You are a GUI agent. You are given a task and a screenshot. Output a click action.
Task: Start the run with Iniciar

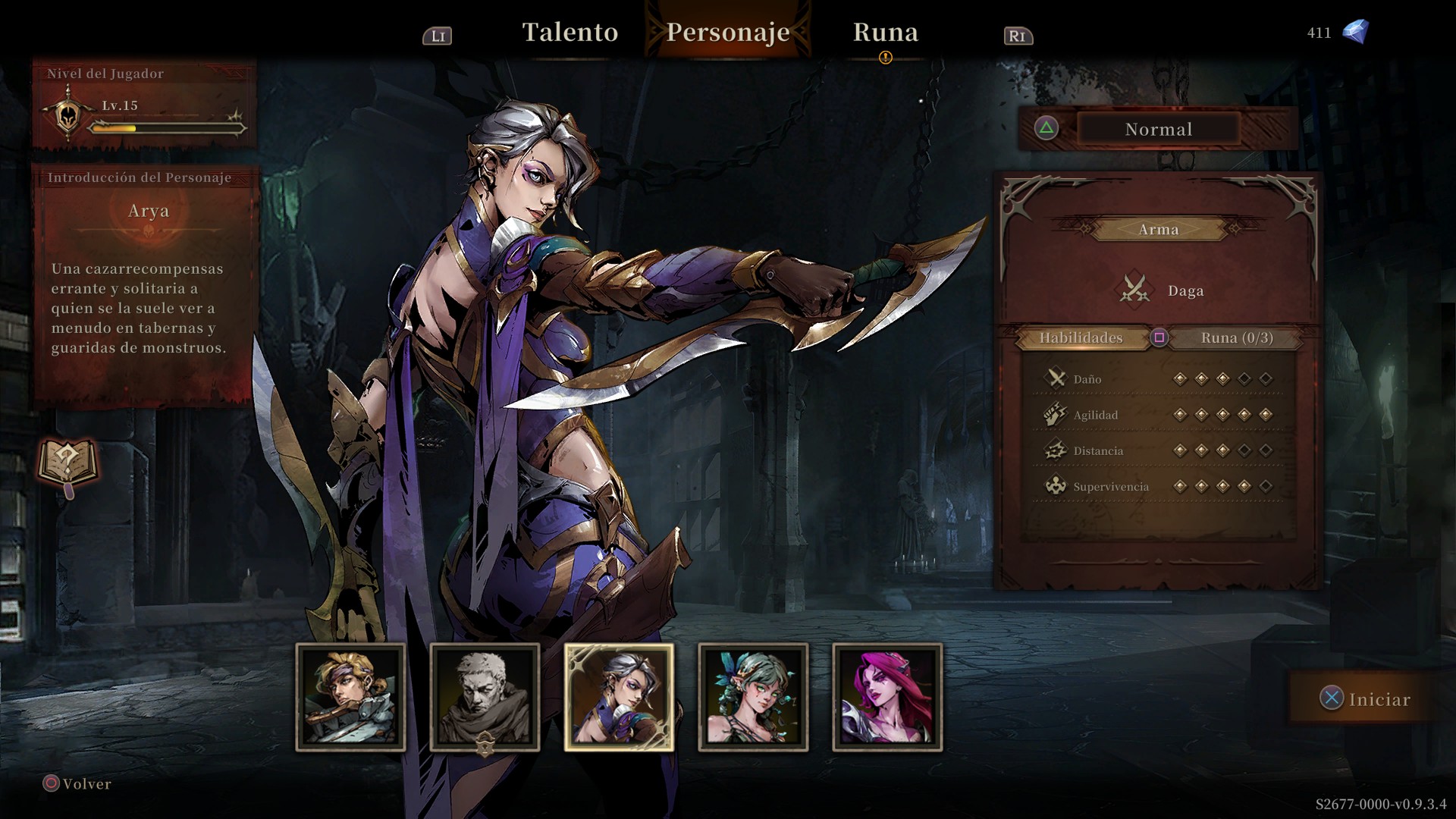pyautogui.click(x=1367, y=698)
